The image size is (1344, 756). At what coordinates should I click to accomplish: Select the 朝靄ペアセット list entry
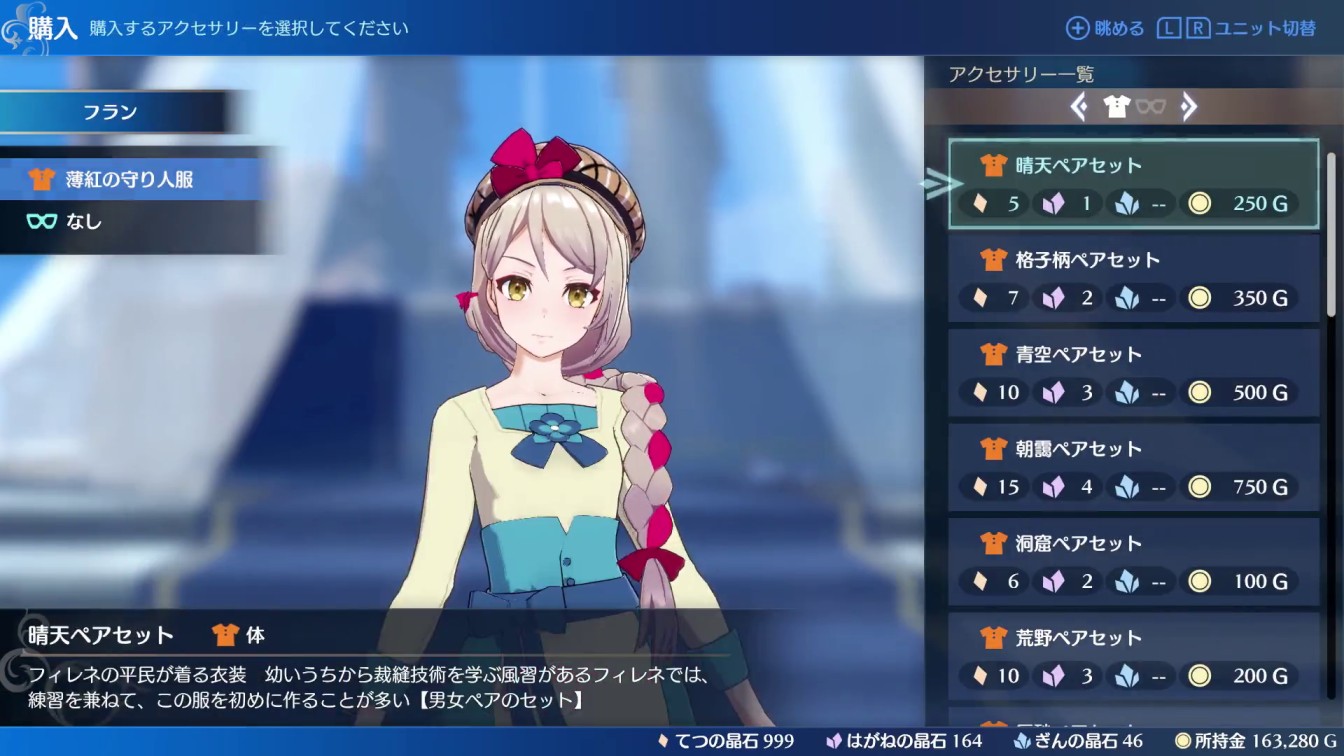click(1133, 467)
